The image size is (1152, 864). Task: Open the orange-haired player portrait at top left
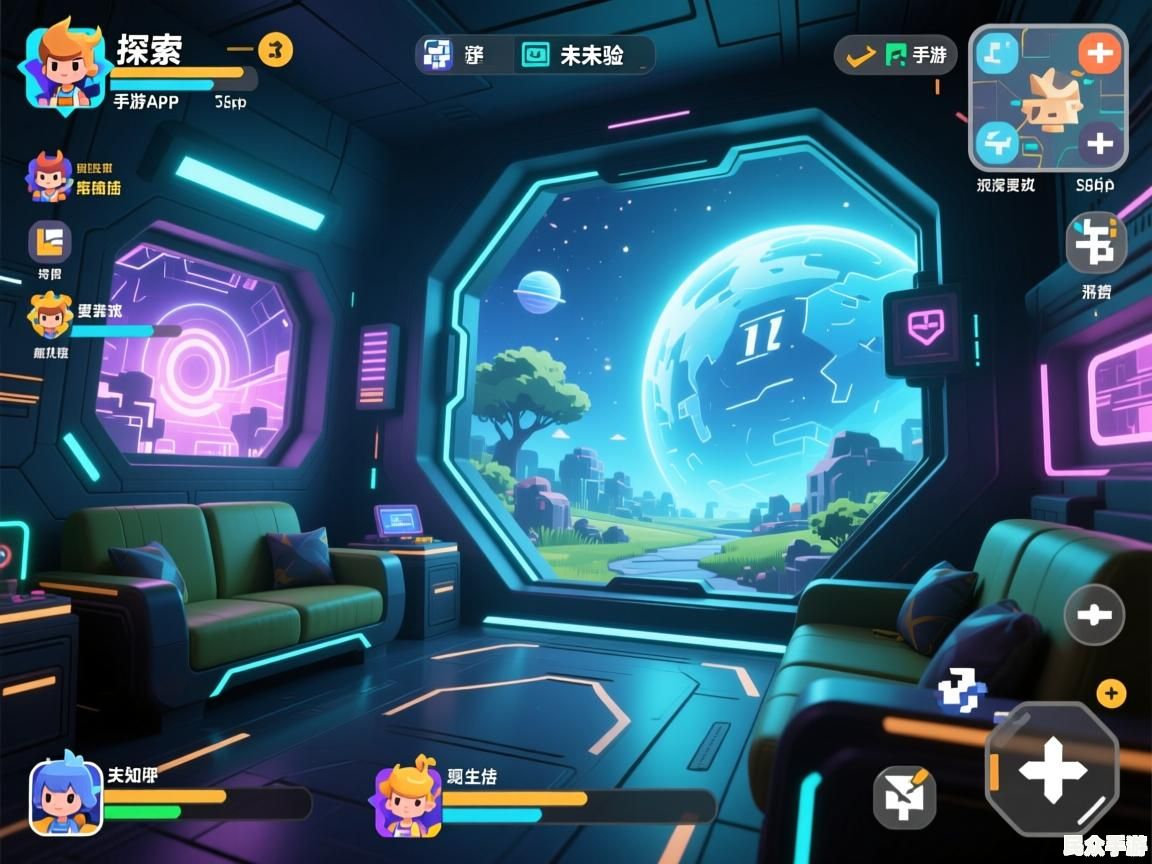click(60, 66)
